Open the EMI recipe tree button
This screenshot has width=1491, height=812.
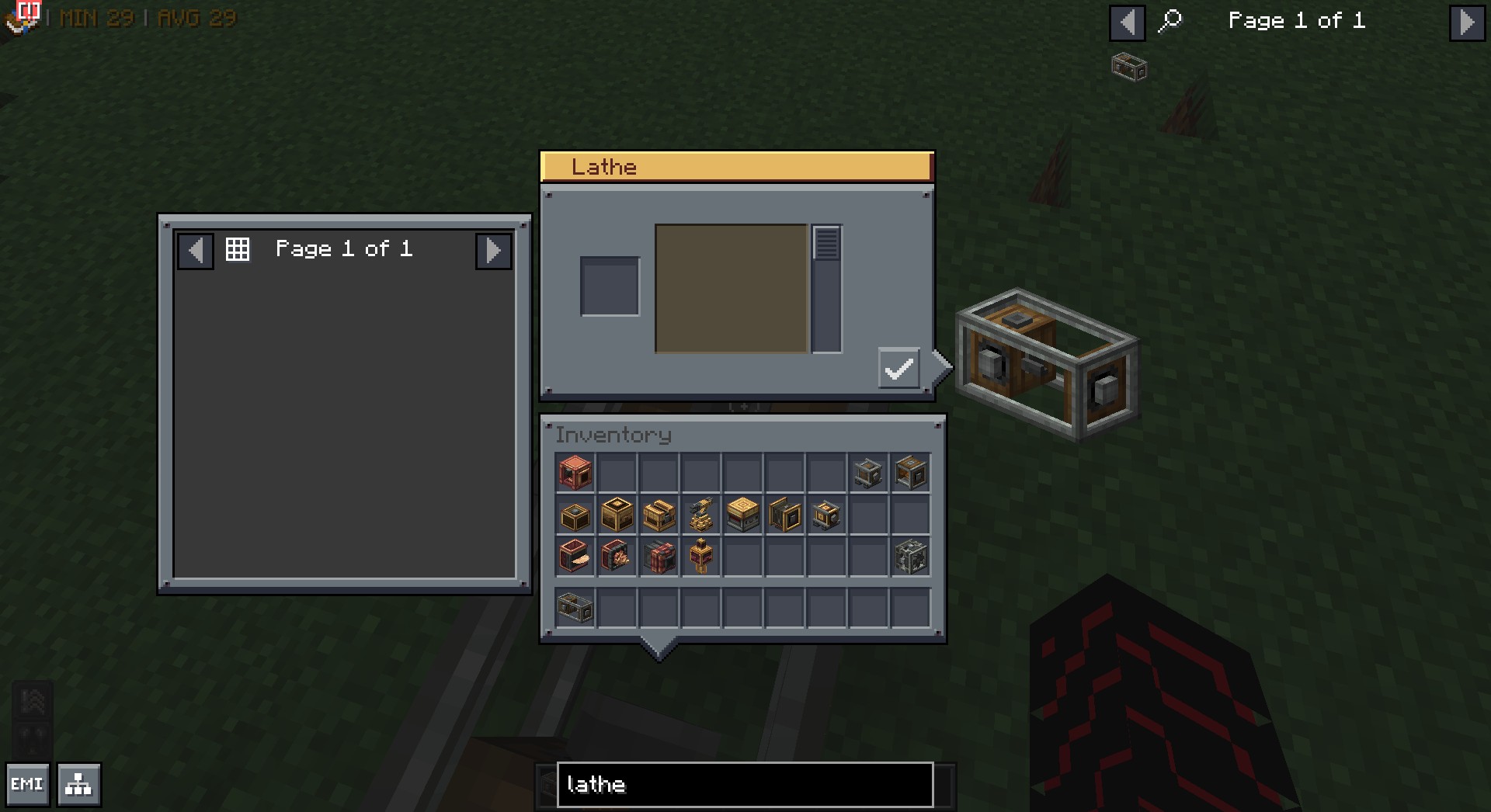tap(78, 785)
